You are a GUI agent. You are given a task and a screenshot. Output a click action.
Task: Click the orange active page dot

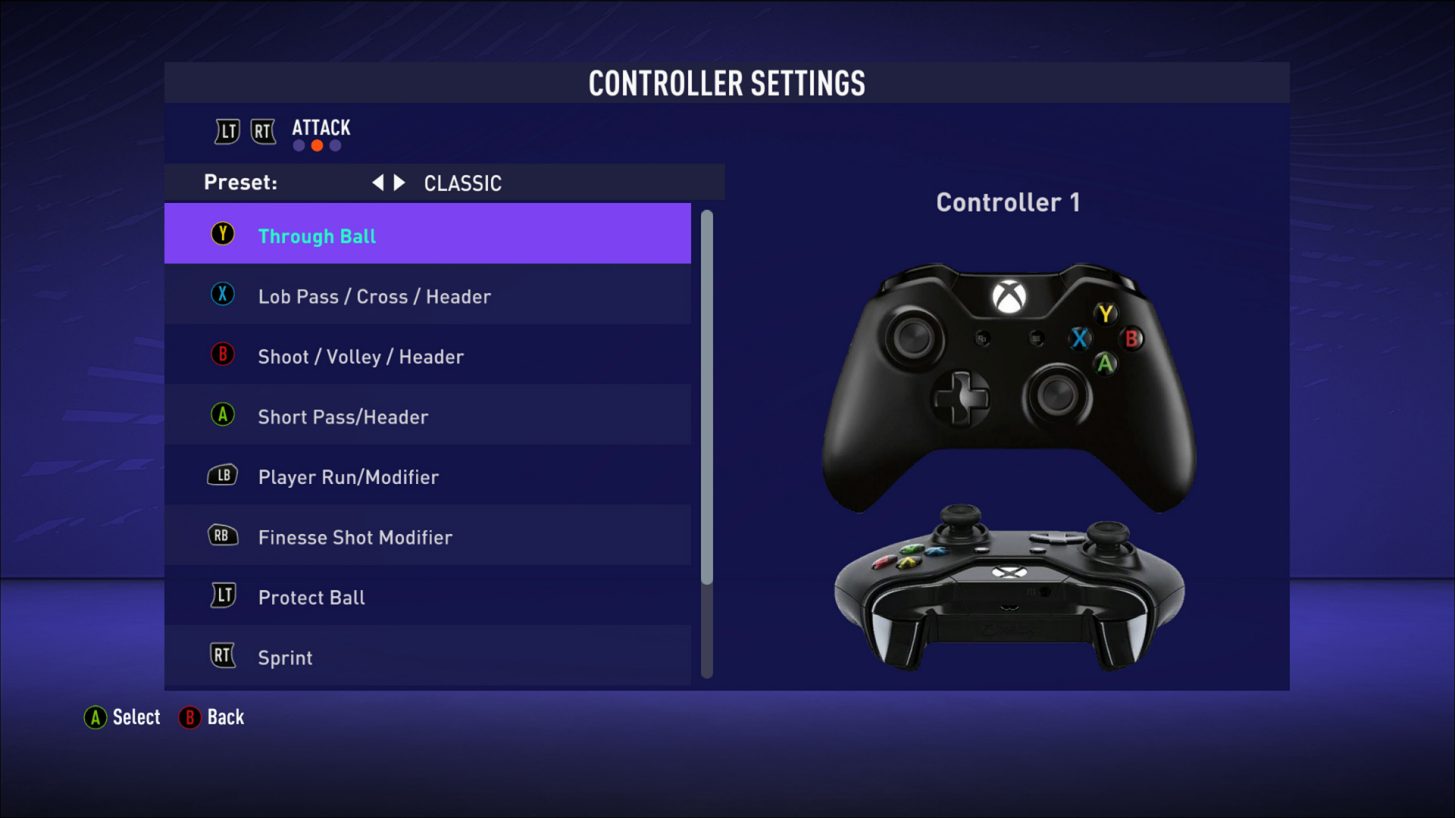tap(317, 145)
